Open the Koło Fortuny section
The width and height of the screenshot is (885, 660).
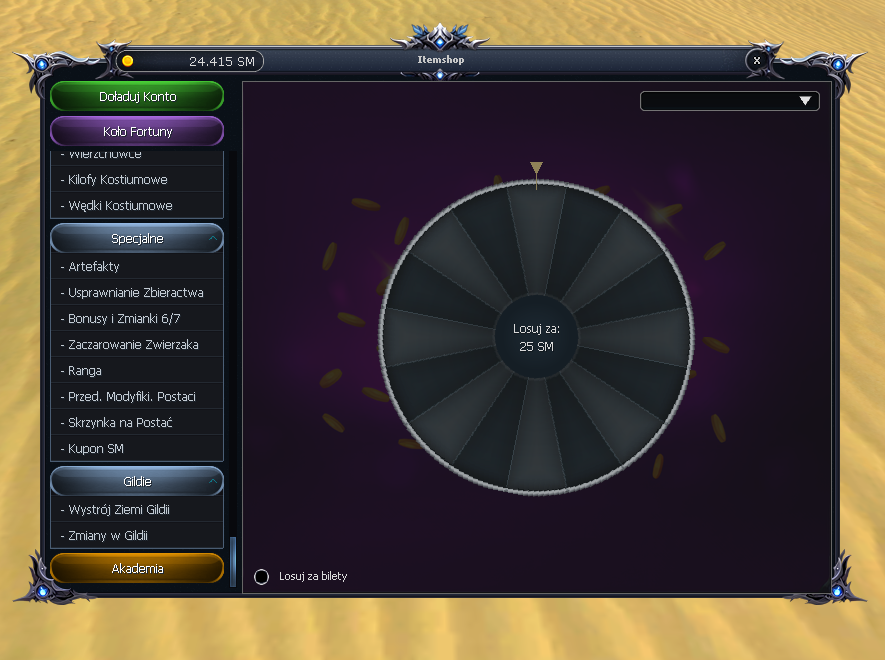pos(137,131)
